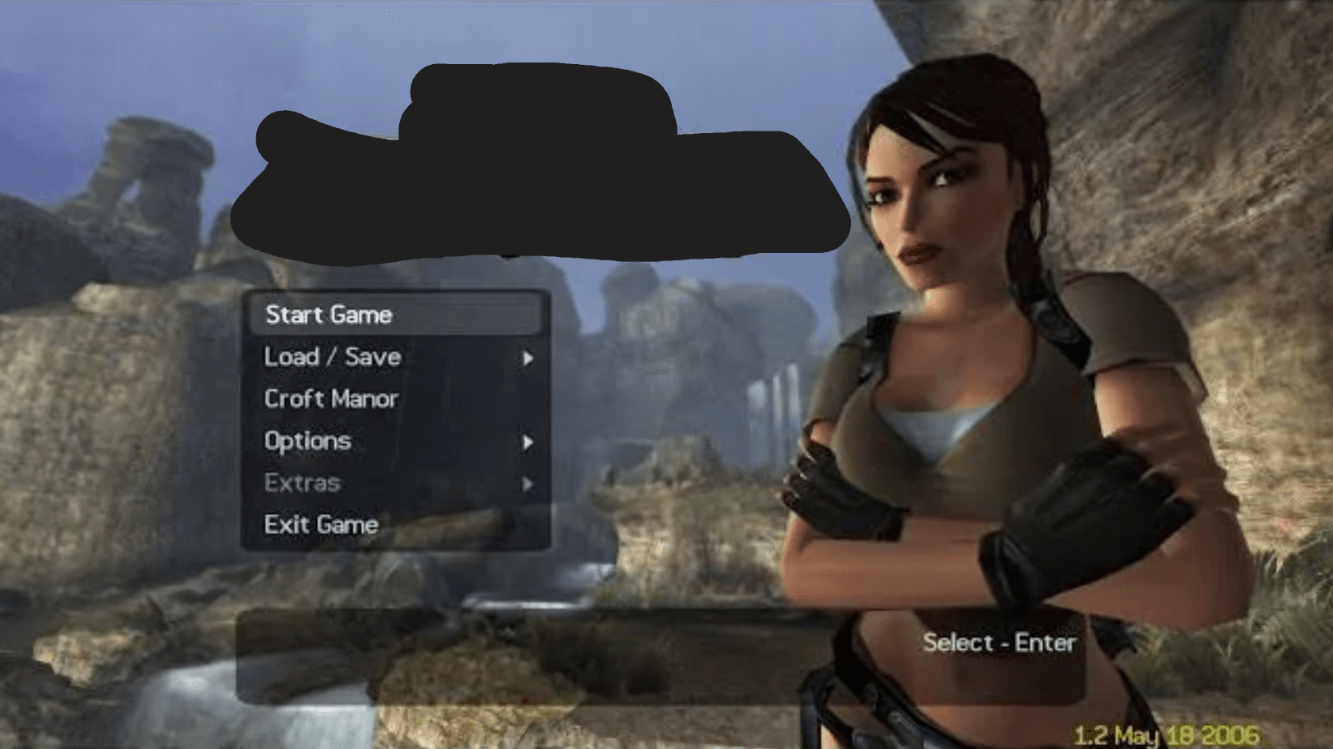Open the Load / Save submenu

tap(333, 357)
